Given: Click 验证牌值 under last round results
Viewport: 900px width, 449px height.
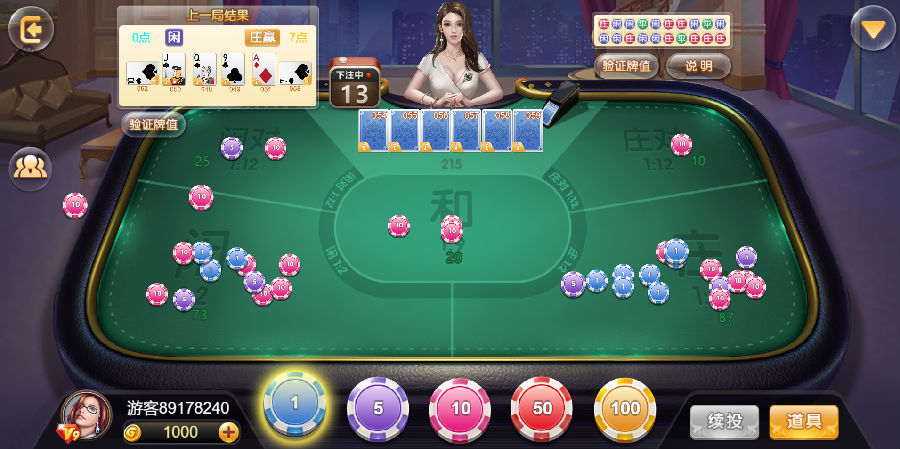Looking at the screenshot, I should pos(154,124).
